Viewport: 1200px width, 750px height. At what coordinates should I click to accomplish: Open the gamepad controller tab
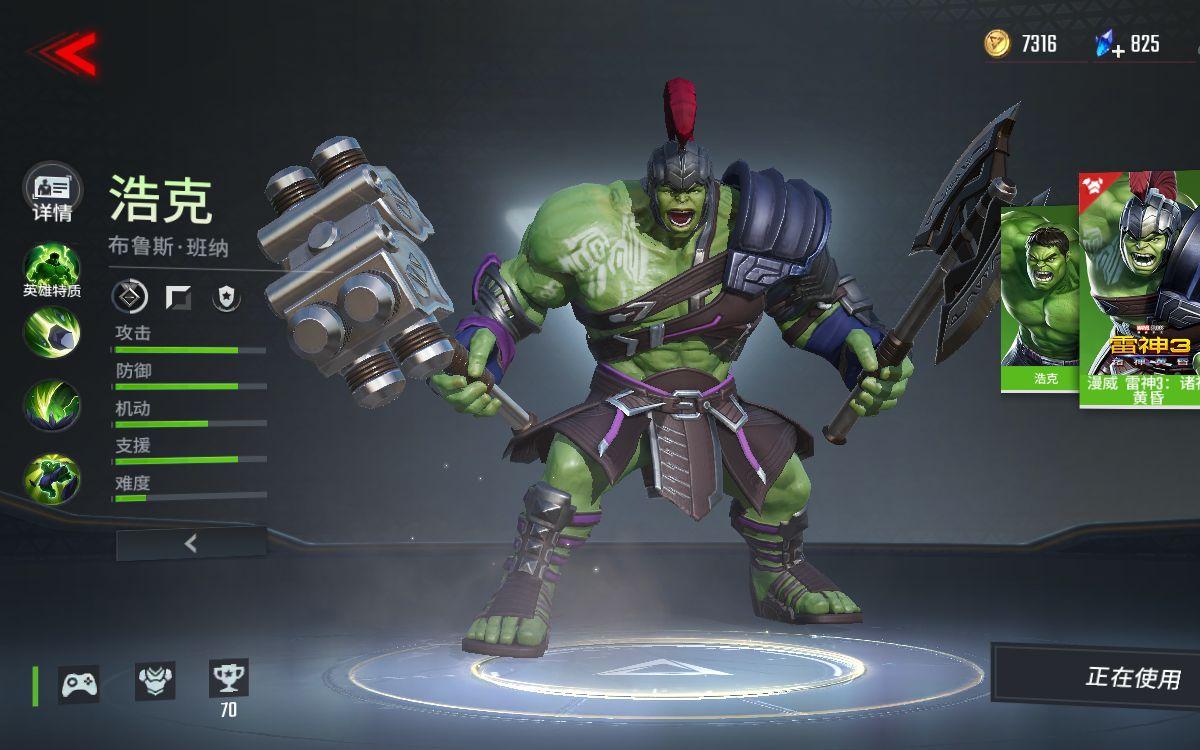point(79,684)
